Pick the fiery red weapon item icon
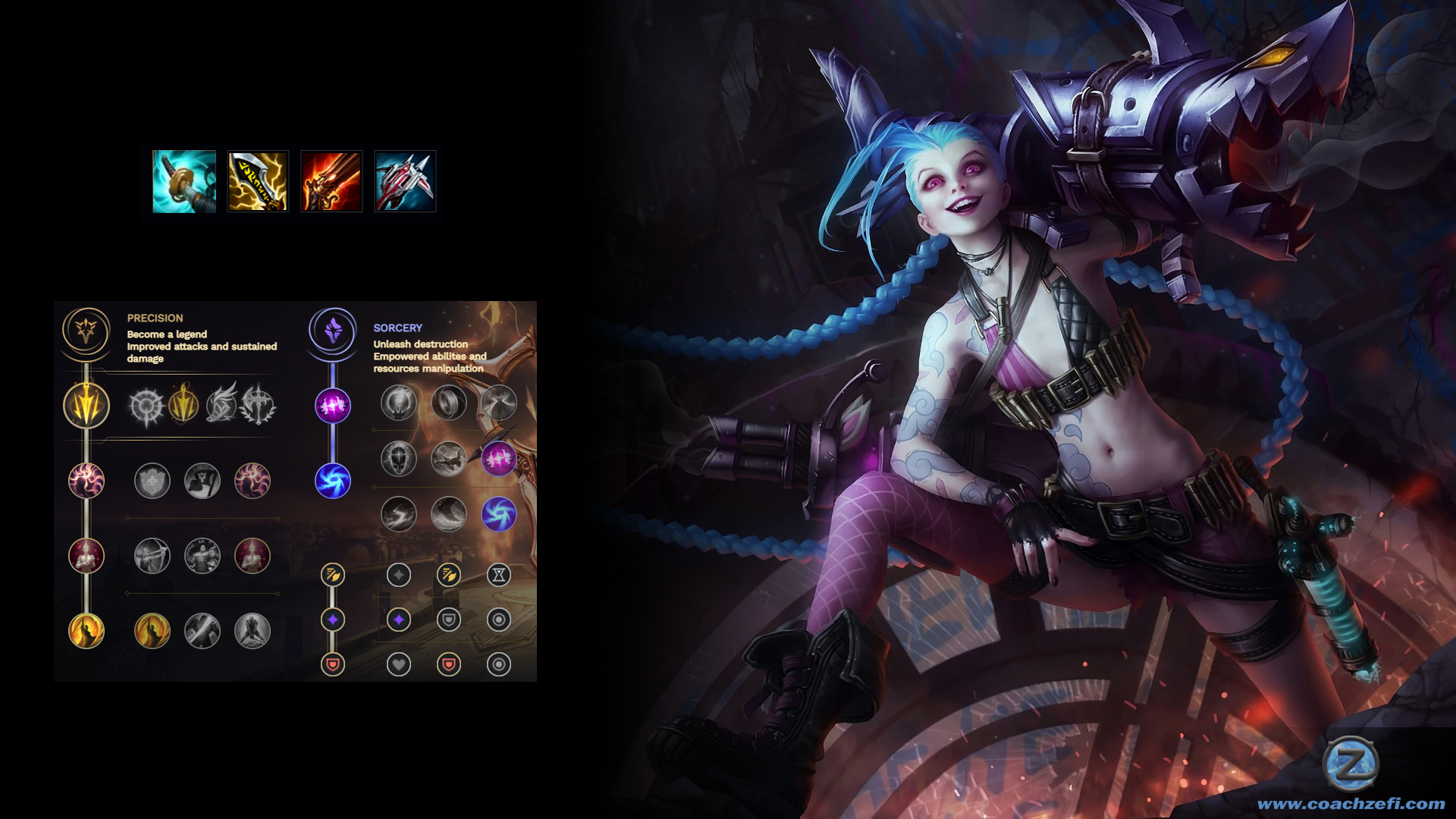 (331, 181)
